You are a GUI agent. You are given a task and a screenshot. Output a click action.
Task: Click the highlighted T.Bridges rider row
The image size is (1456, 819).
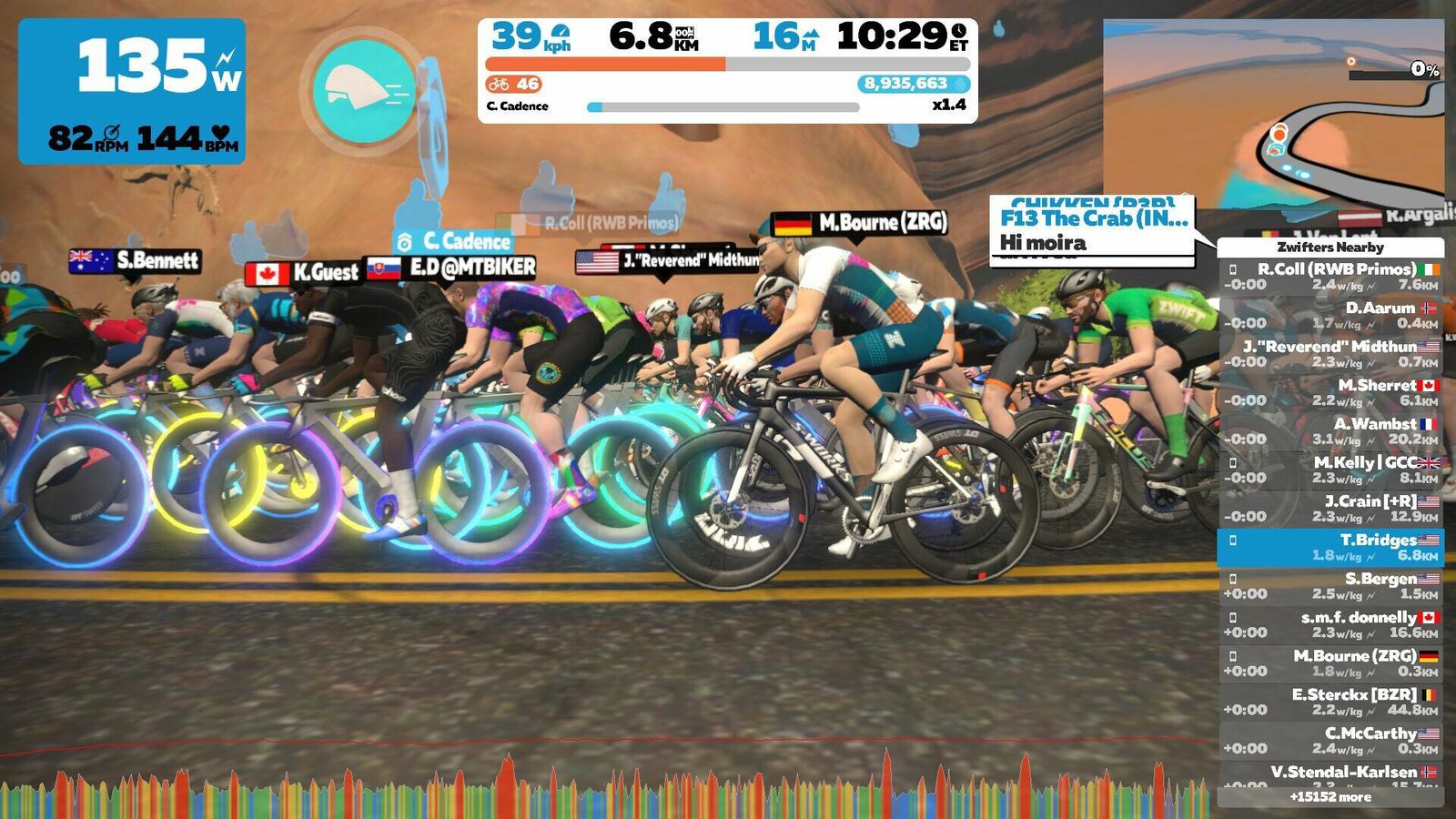coord(1330,547)
